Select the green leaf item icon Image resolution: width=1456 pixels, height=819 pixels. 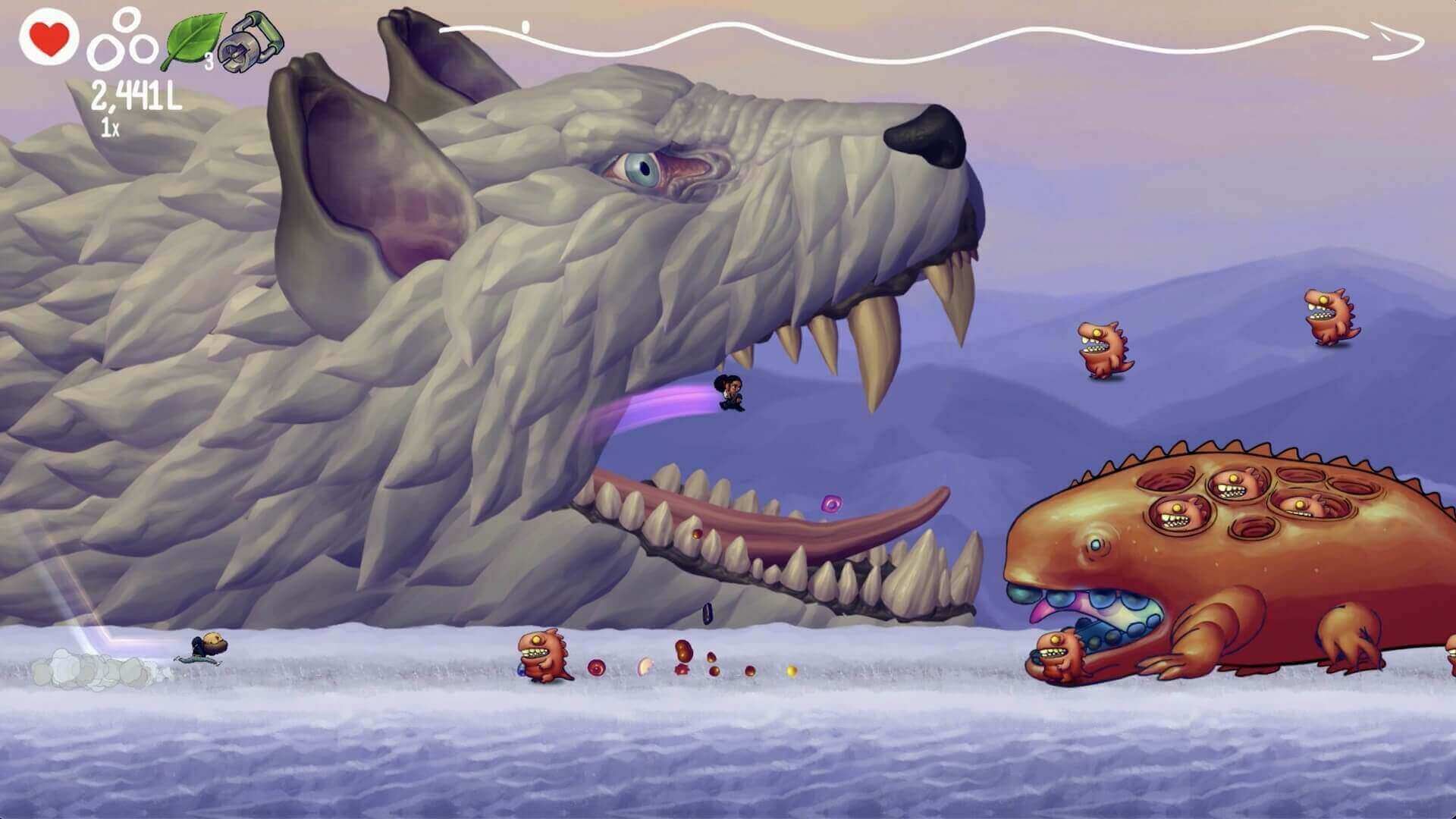(194, 40)
